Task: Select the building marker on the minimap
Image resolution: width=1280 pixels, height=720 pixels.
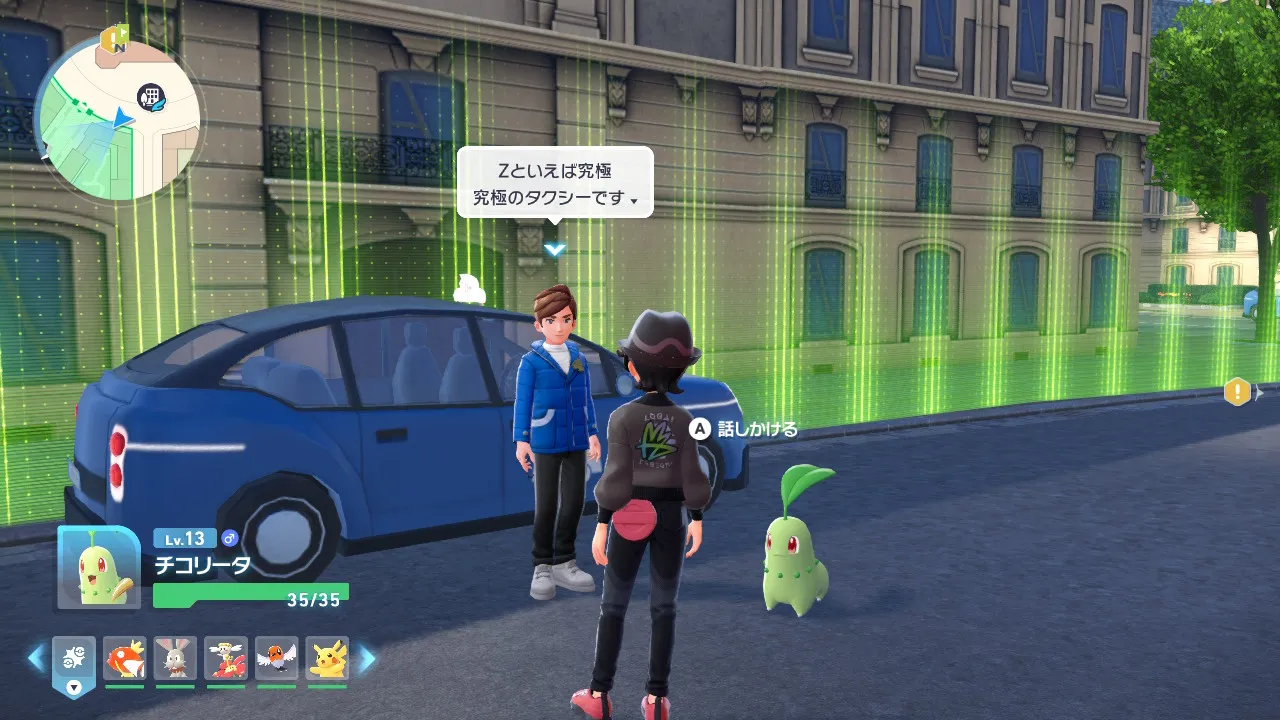Action: (152, 96)
